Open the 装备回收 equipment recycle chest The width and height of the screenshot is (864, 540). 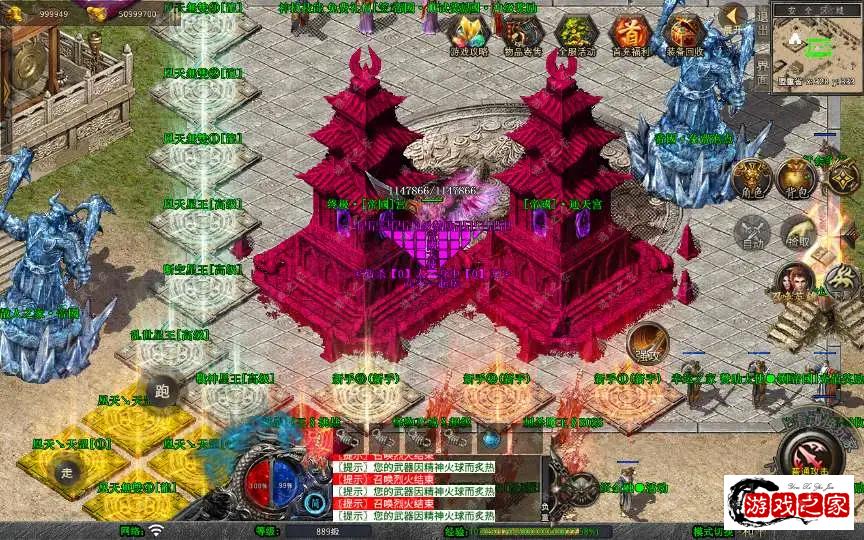click(684, 34)
